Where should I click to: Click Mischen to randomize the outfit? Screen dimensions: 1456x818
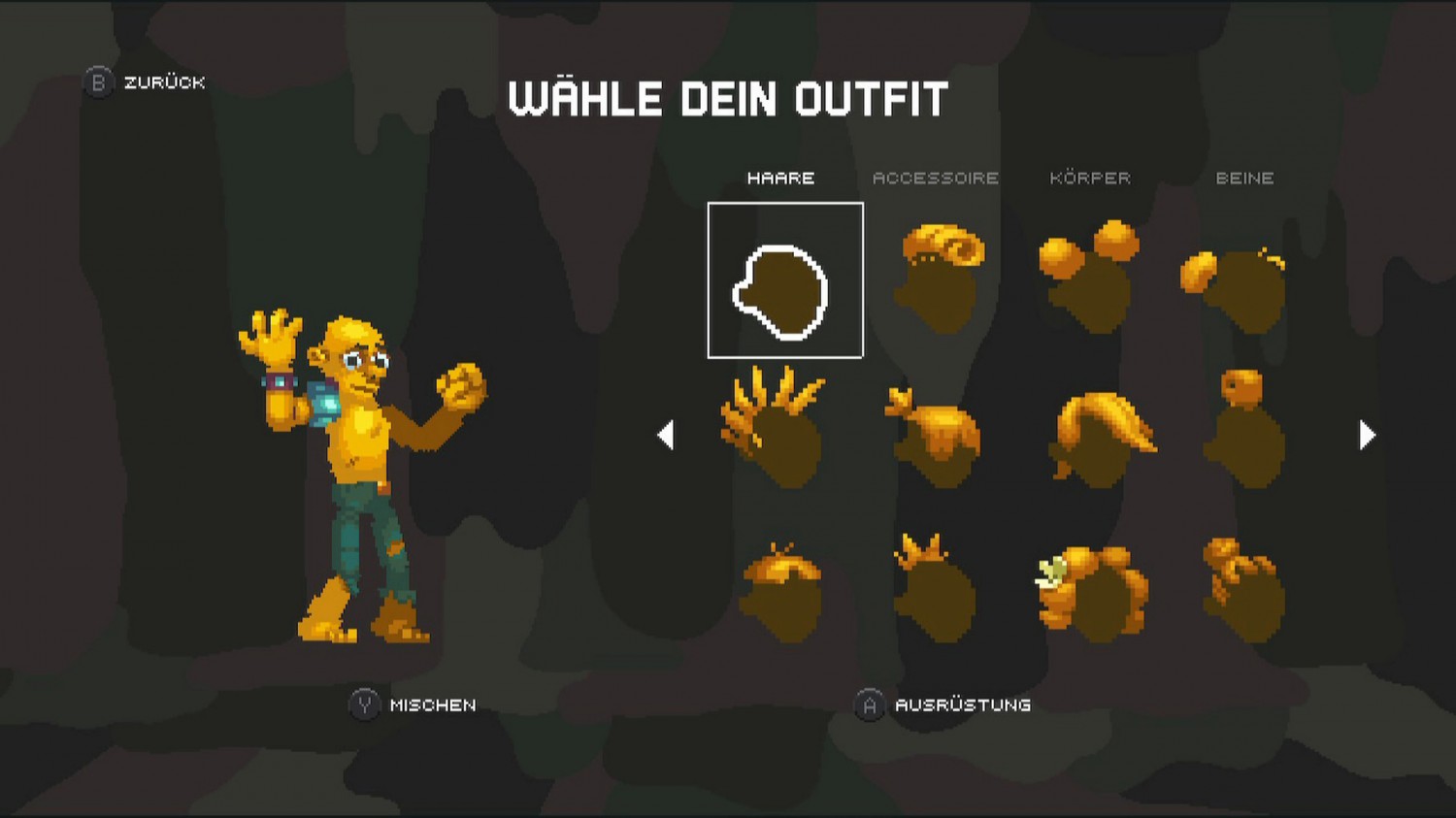408,705
